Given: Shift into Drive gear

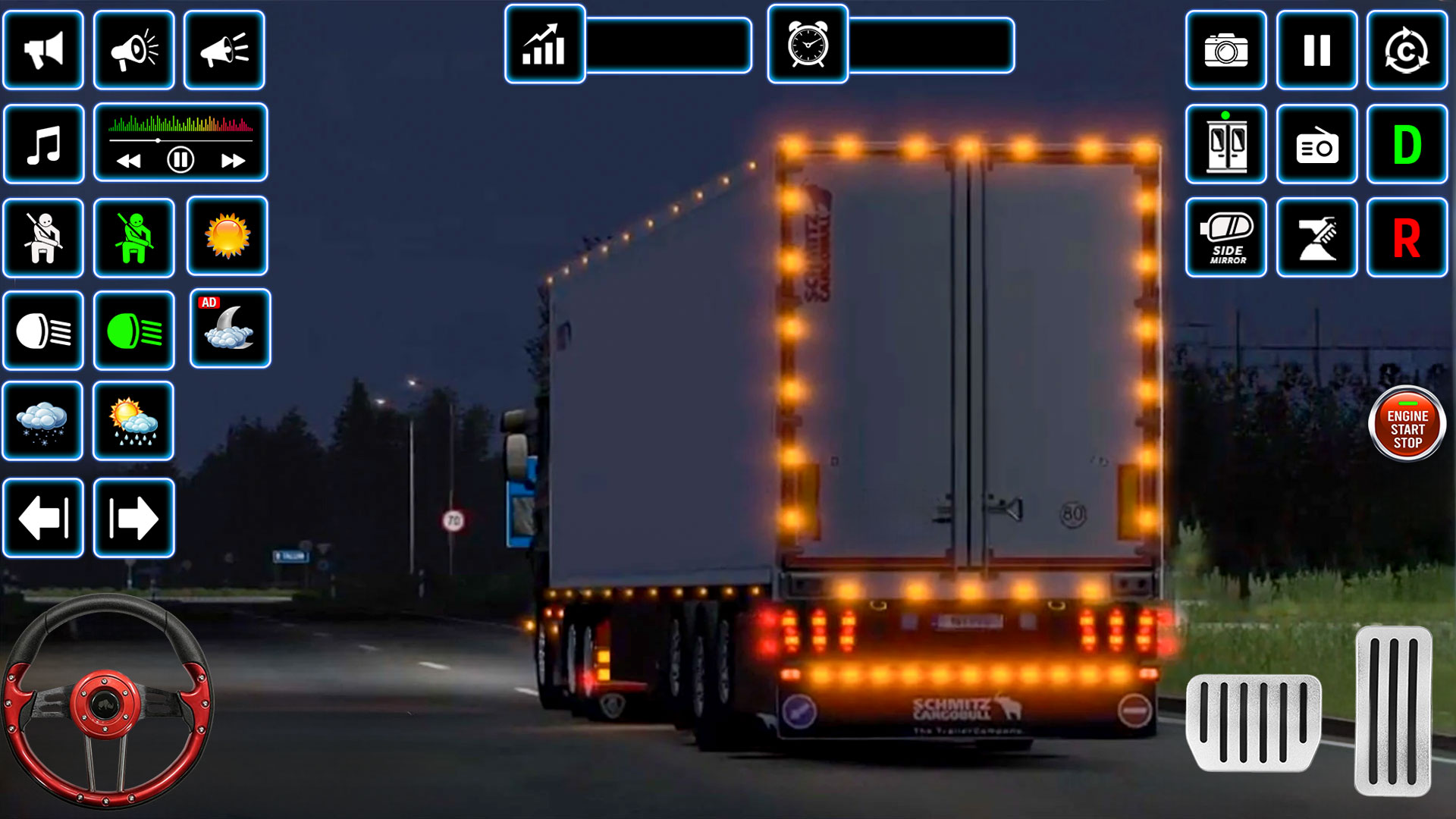Looking at the screenshot, I should click(1407, 144).
